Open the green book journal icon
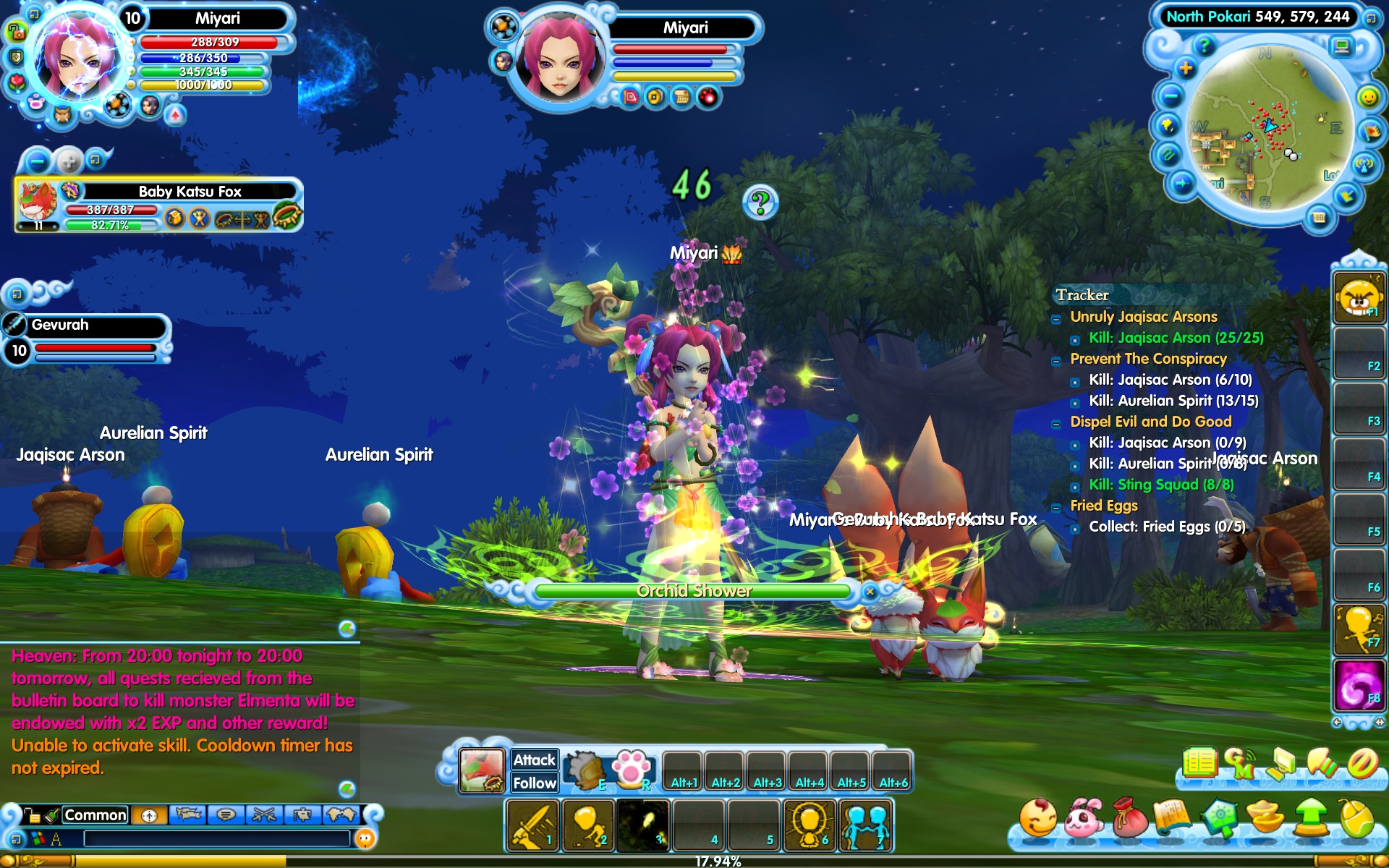Viewport: 1389px width, 868px height. [x=1200, y=762]
